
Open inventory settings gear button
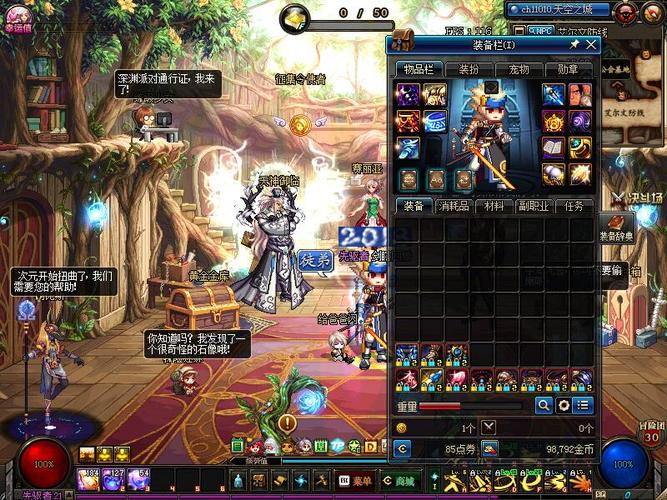pyautogui.click(x=564, y=405)
